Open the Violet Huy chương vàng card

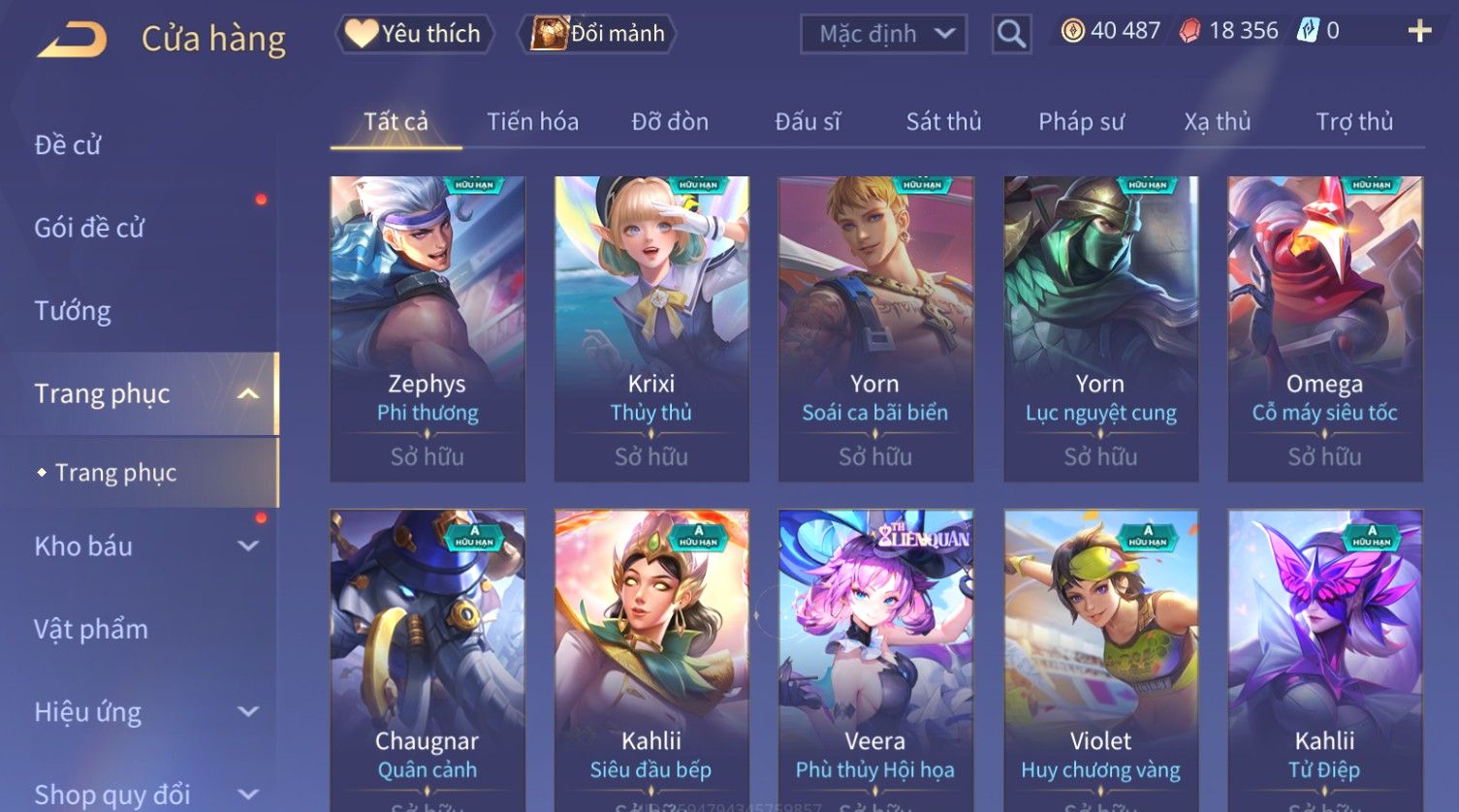1100,659
